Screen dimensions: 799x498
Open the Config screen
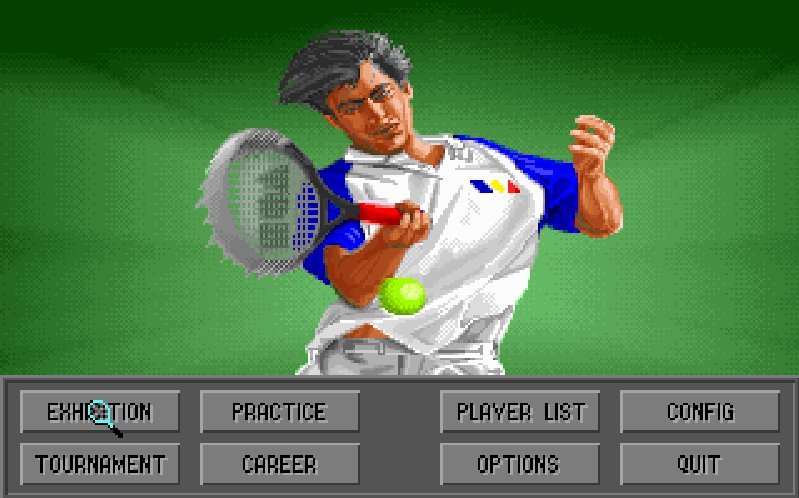[x=700, y=411]
